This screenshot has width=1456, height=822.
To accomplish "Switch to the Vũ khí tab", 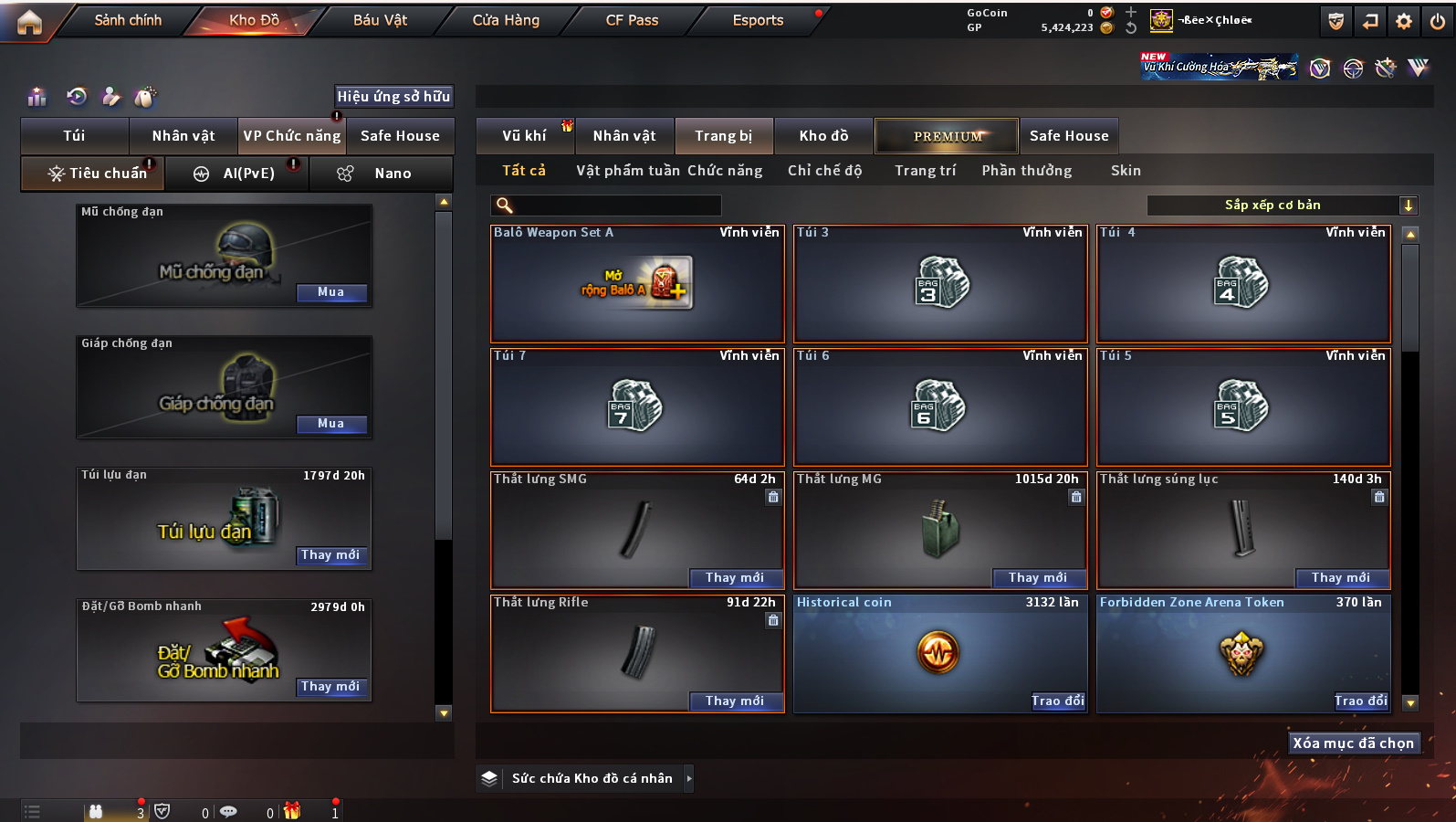I will tap(524, 136).
